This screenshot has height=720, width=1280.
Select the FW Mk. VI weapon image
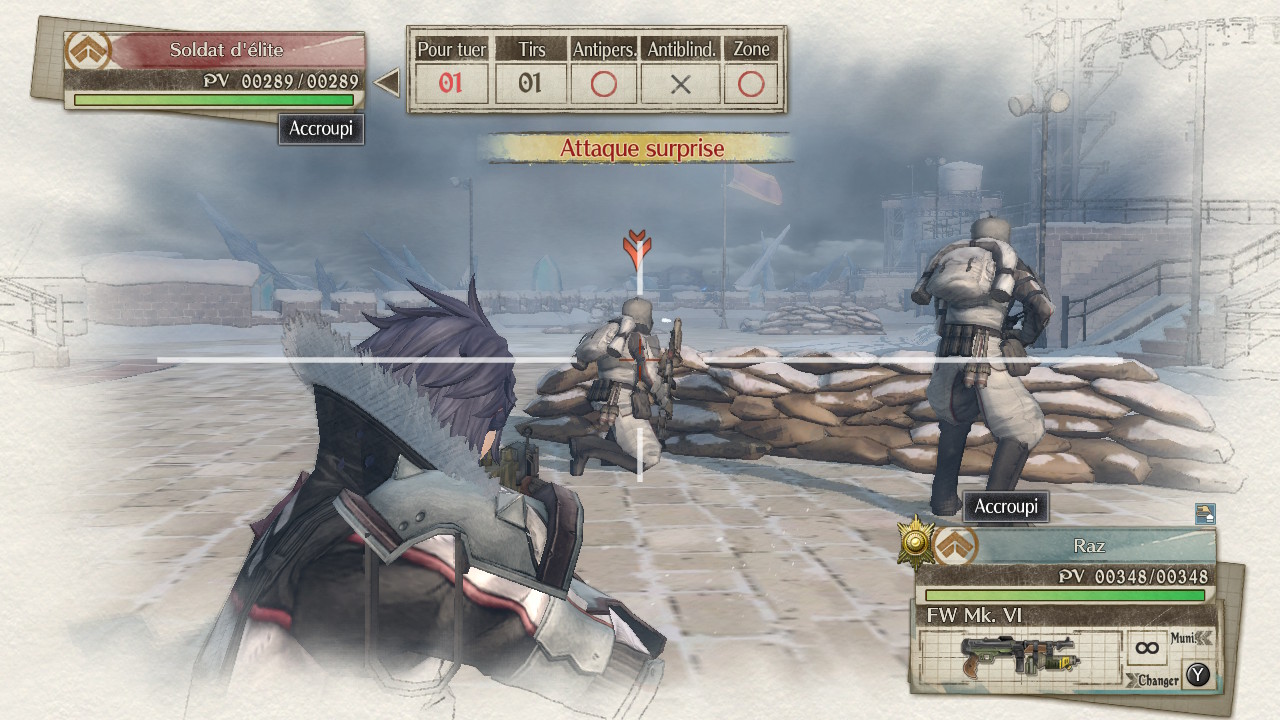1018,658
